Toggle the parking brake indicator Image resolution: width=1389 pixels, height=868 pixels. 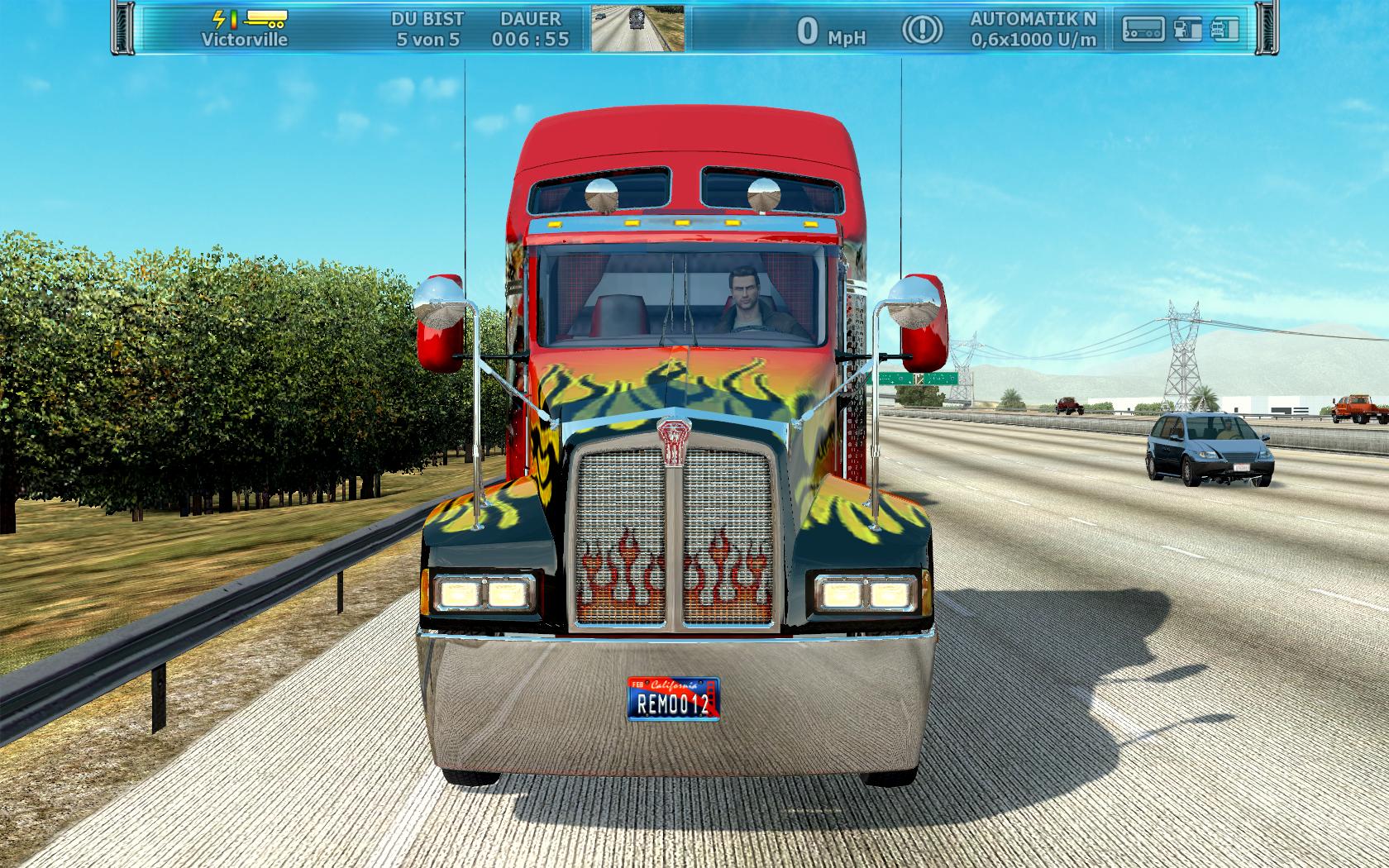point(921,30)
